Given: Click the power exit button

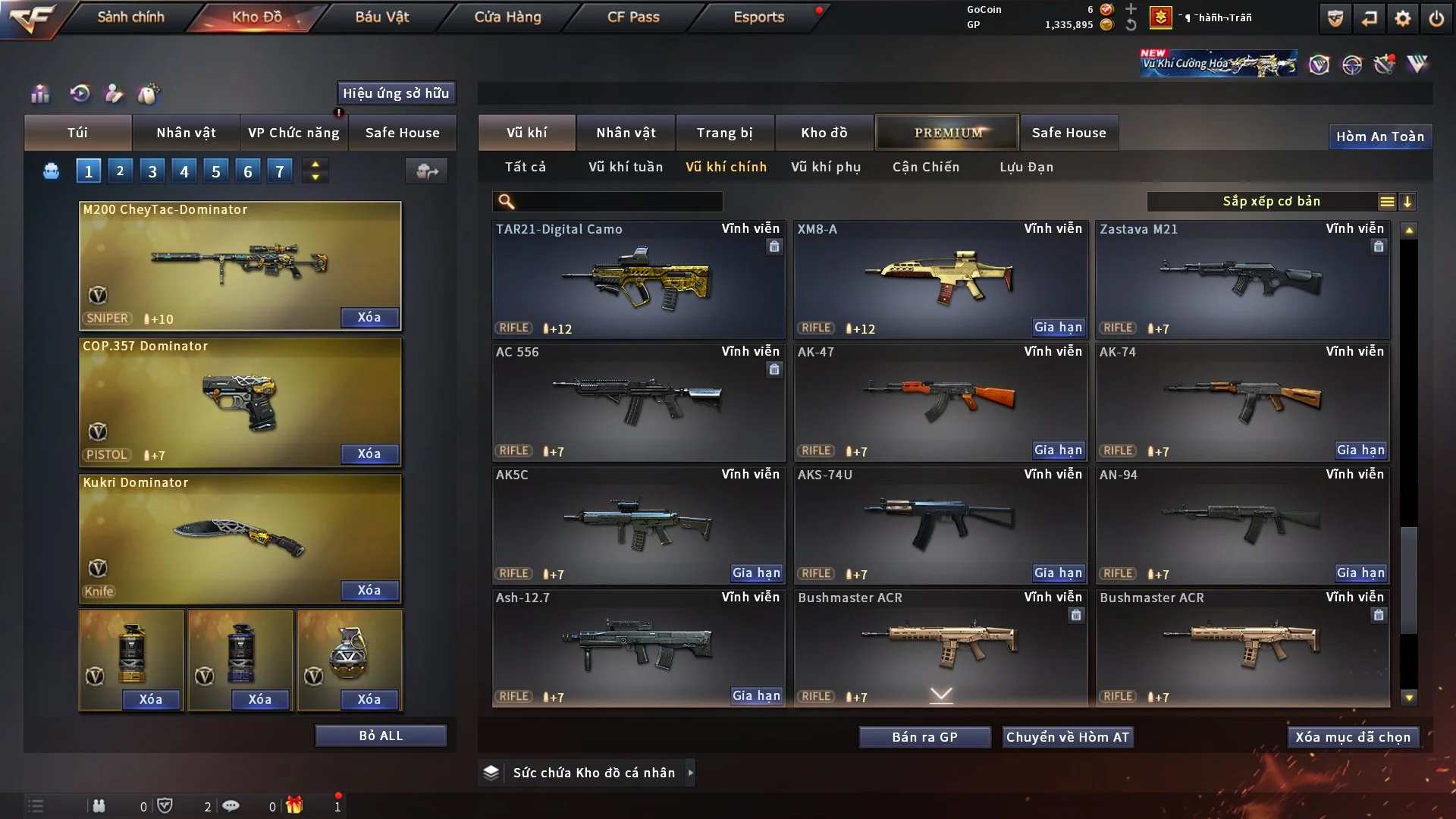Looking at the screenshot, I should point(1436,18).
